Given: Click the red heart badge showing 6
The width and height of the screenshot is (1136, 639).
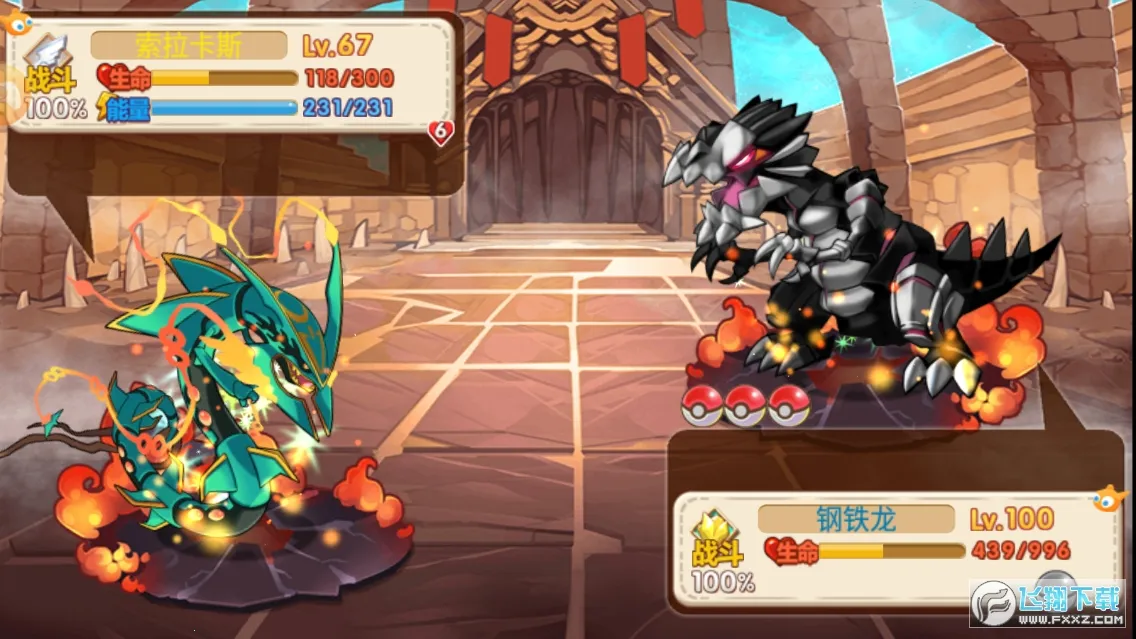Looking at the screenshot, I should coord(441,132).
